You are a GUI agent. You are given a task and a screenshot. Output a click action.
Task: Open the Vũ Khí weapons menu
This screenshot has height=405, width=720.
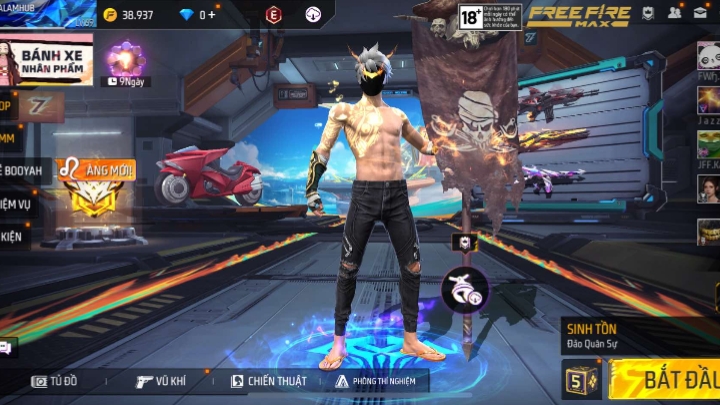tap(163, 381)
